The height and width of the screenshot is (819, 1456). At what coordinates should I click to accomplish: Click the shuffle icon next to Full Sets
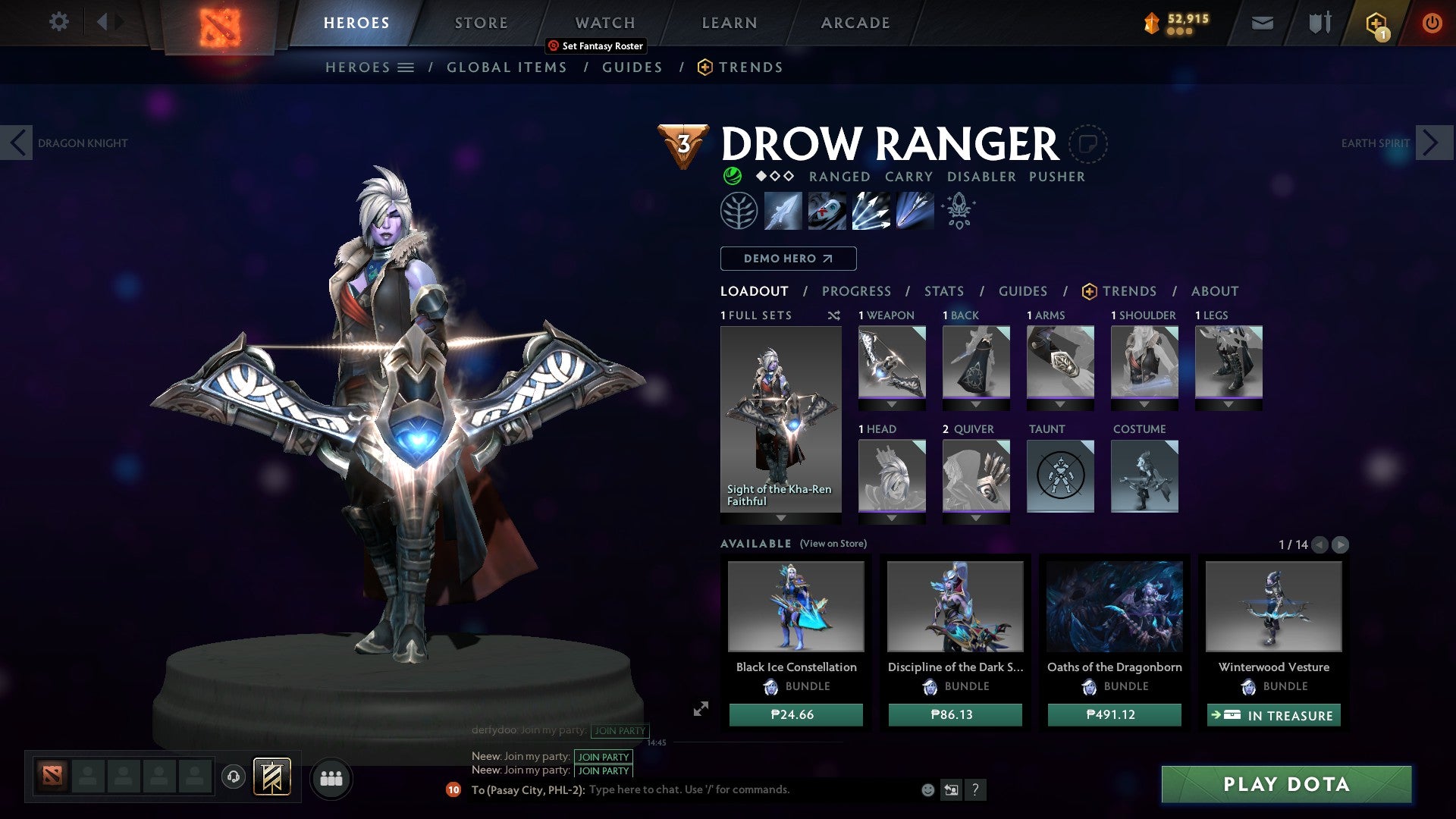pyautogui.click(x=833, y=315)
